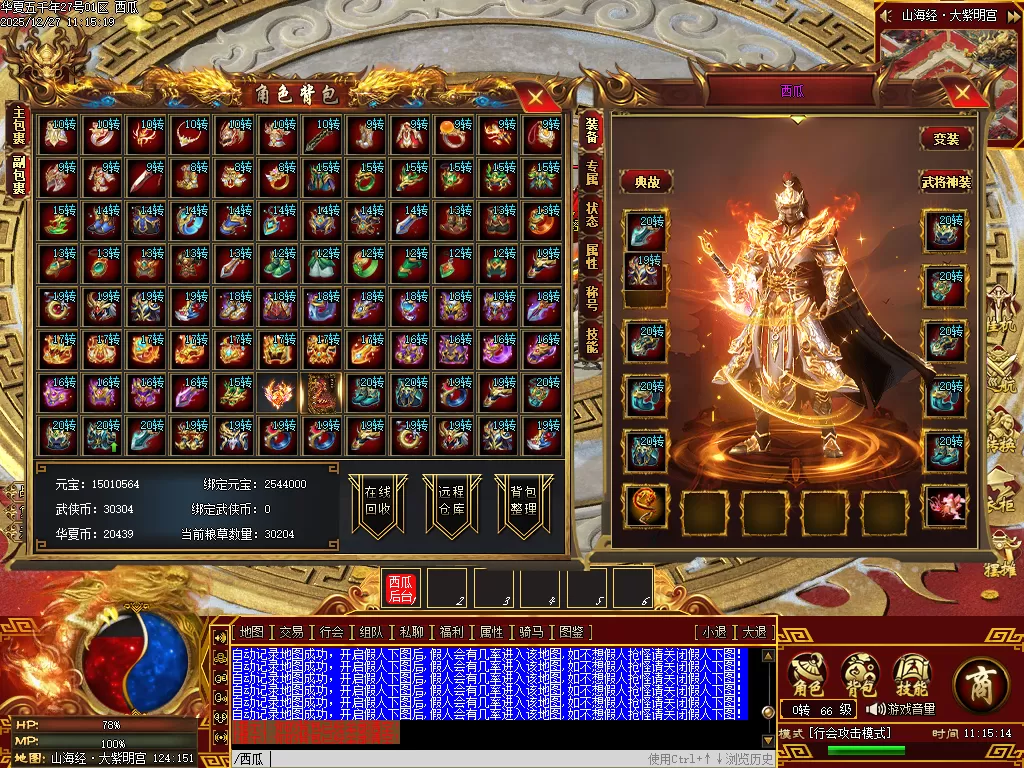This screenshot has height=768, width=1024.
Task: Click the 典故 button
Action: pos(646,182)
